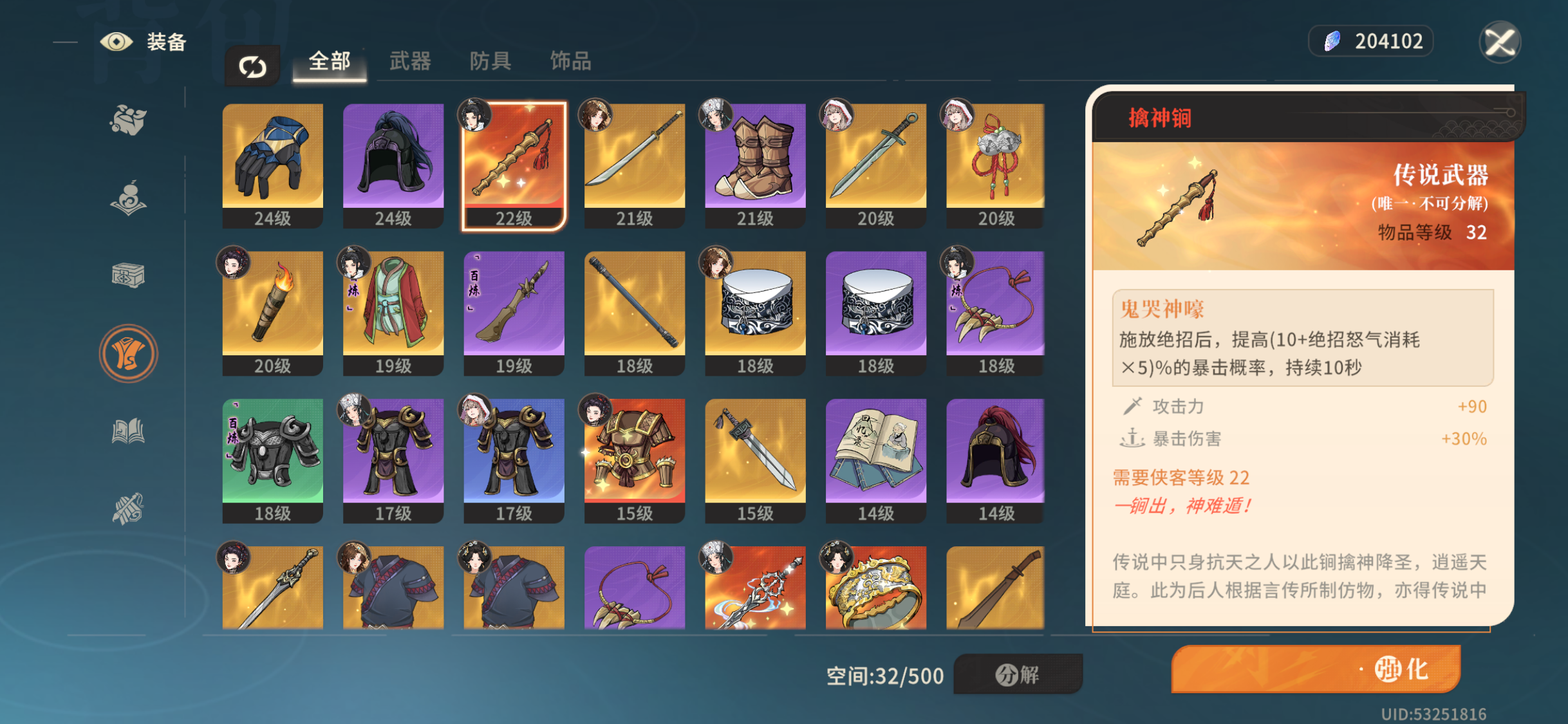
Task: Tap the 强化 enhance button
Action: coord(1315,669)
